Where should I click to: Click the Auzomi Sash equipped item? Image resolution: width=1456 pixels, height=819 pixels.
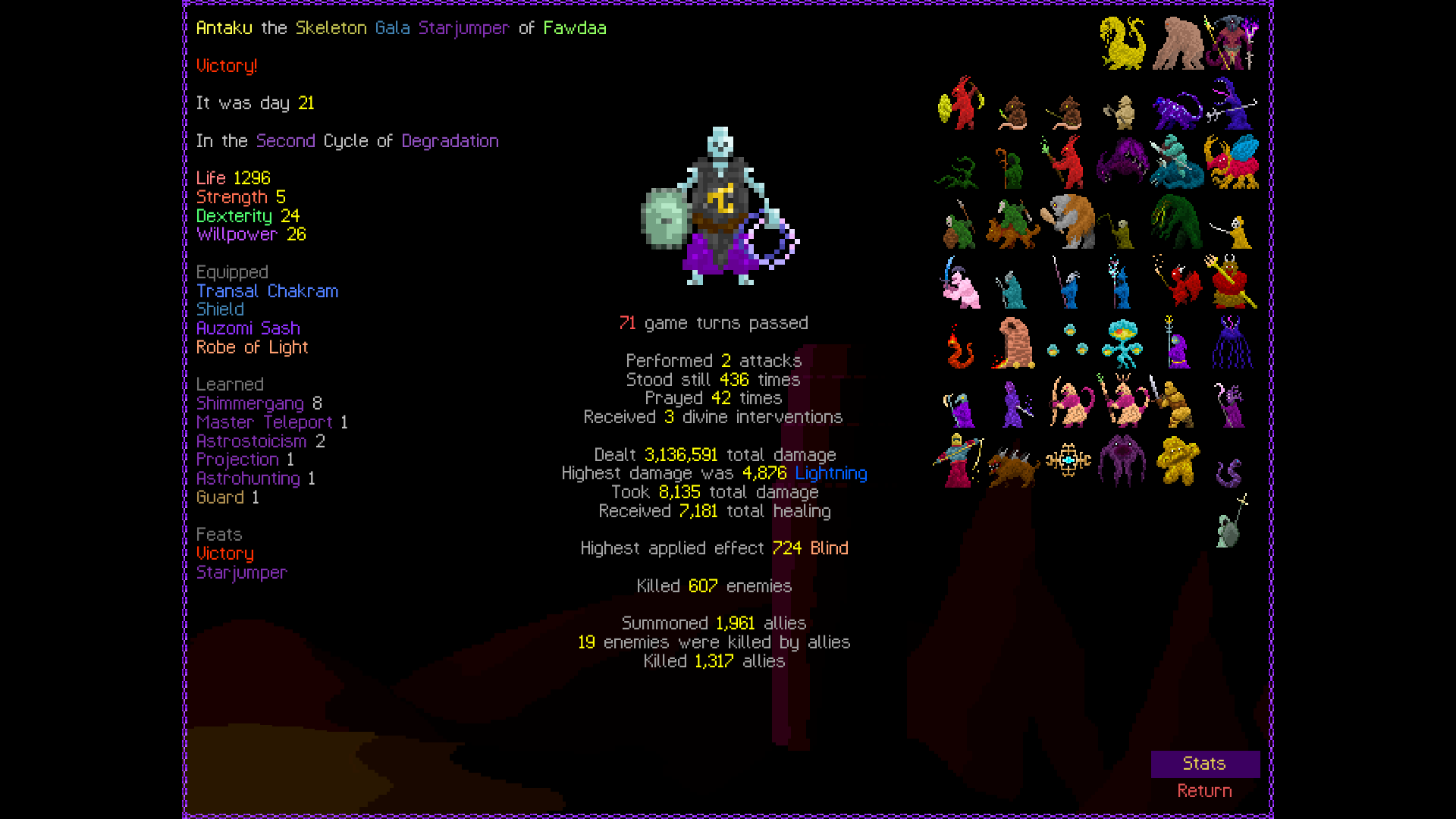point(248,328)
